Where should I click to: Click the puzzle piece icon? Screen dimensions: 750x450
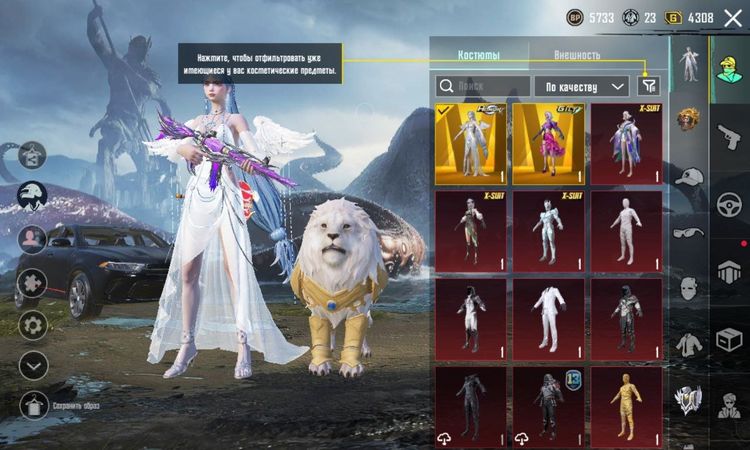[x=33, y=282]
